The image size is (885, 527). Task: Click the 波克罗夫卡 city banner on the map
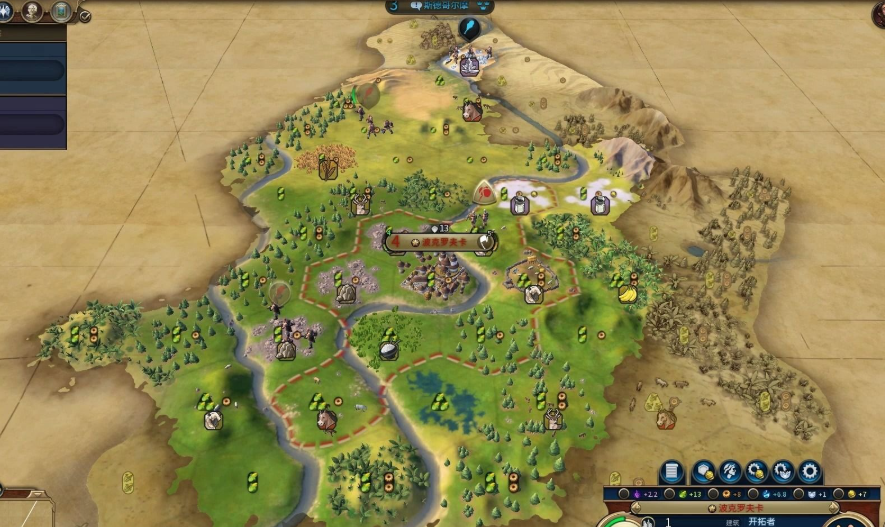click(440, 241)
